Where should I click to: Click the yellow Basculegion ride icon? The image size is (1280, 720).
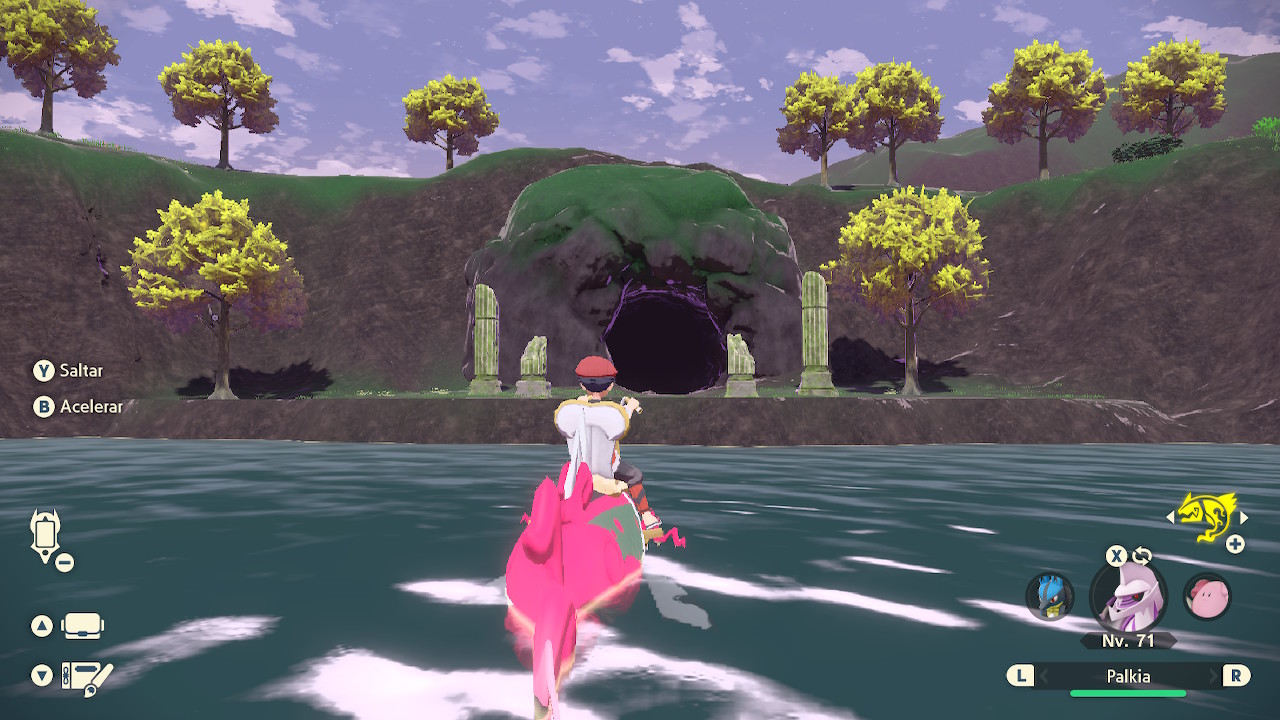pyautogui.click(x=1206, y=514)
